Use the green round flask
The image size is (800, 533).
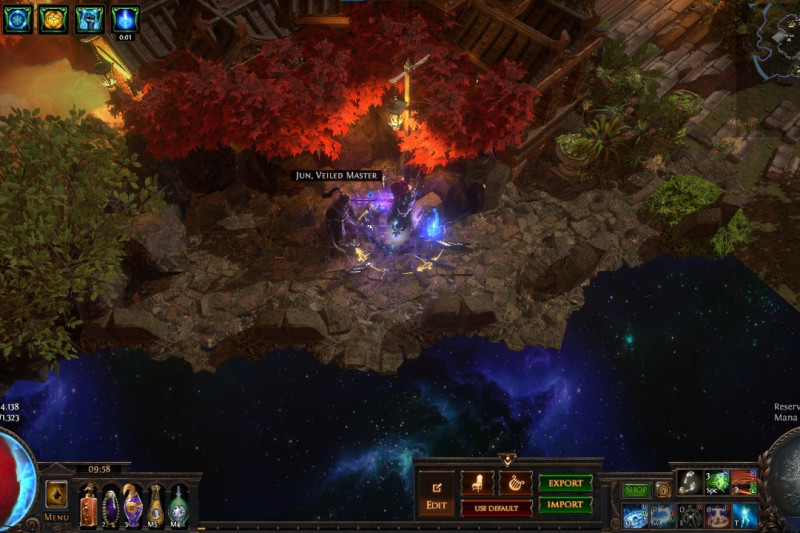(178, 505)
